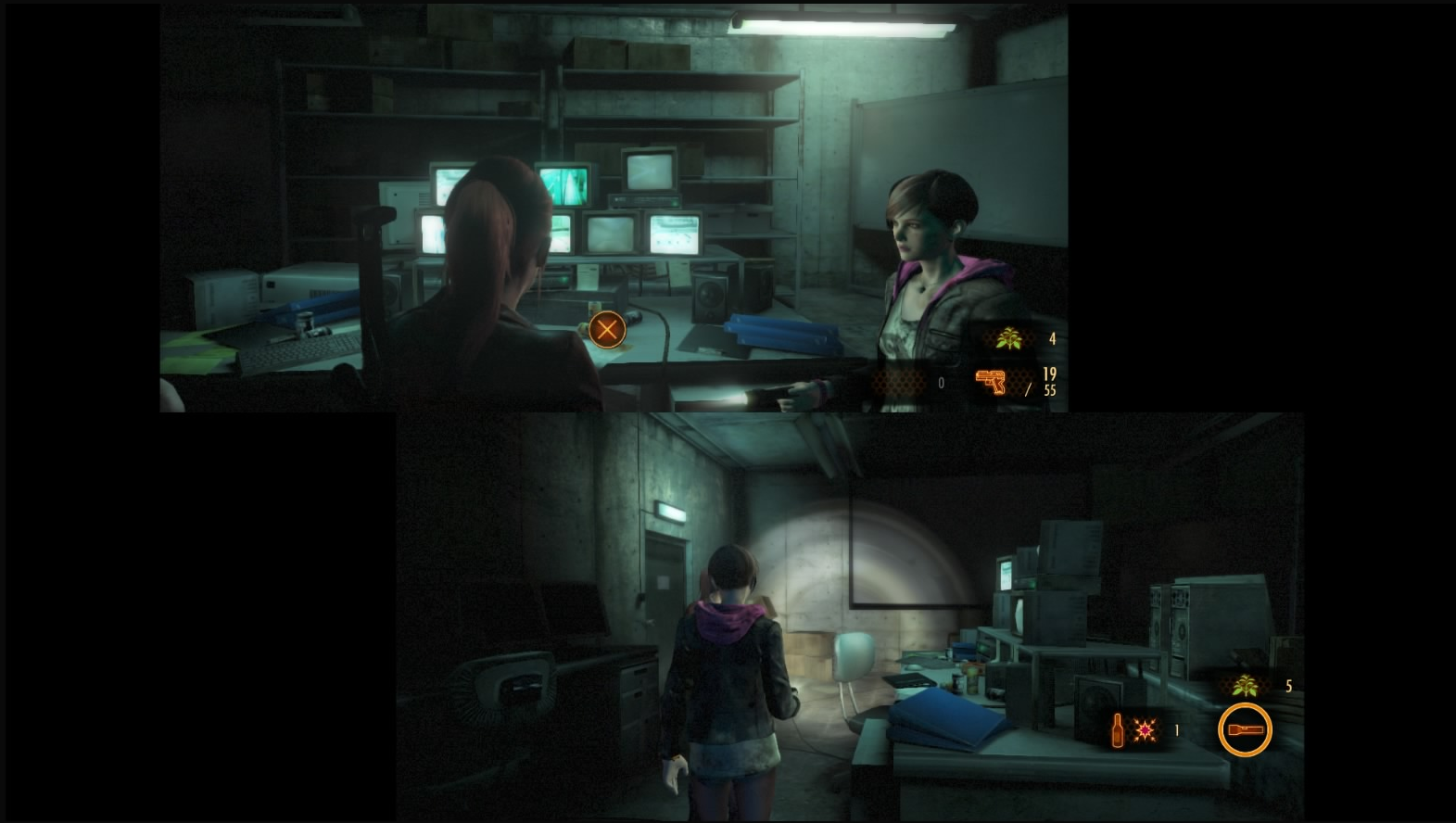Click the orange X cancel prompt near Claire
1456x823 pixels.
coord(607,330)
